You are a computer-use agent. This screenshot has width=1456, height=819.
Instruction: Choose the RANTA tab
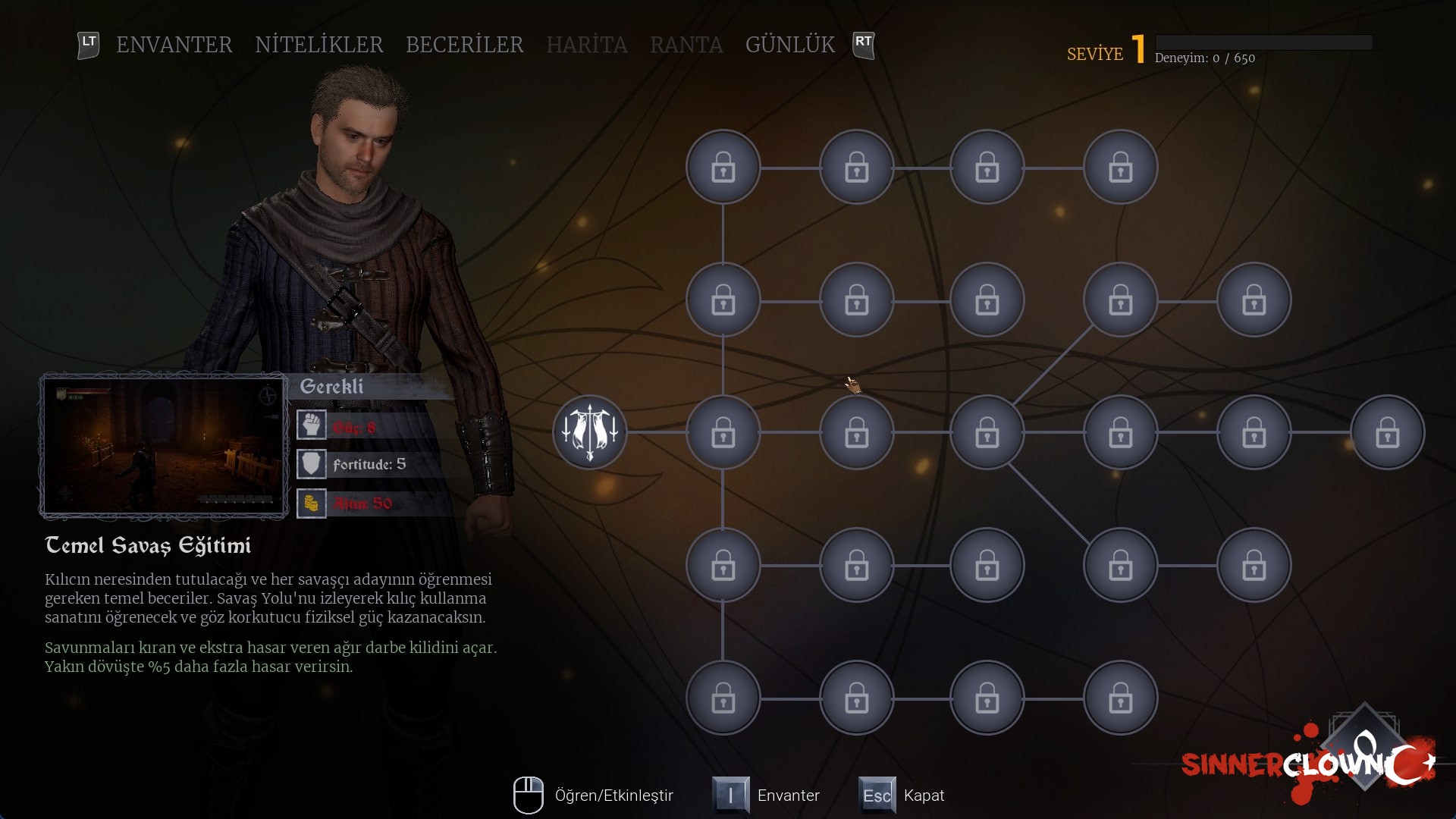686,45
